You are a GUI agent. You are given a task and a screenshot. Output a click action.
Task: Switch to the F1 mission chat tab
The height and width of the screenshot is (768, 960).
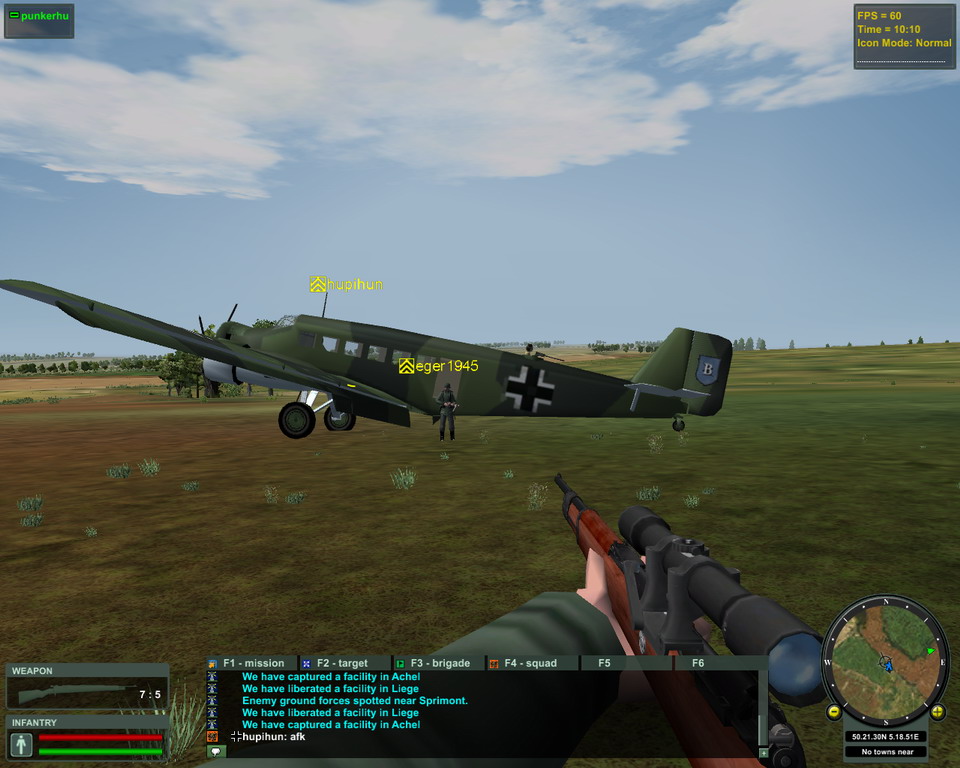[x=252, y=663]
